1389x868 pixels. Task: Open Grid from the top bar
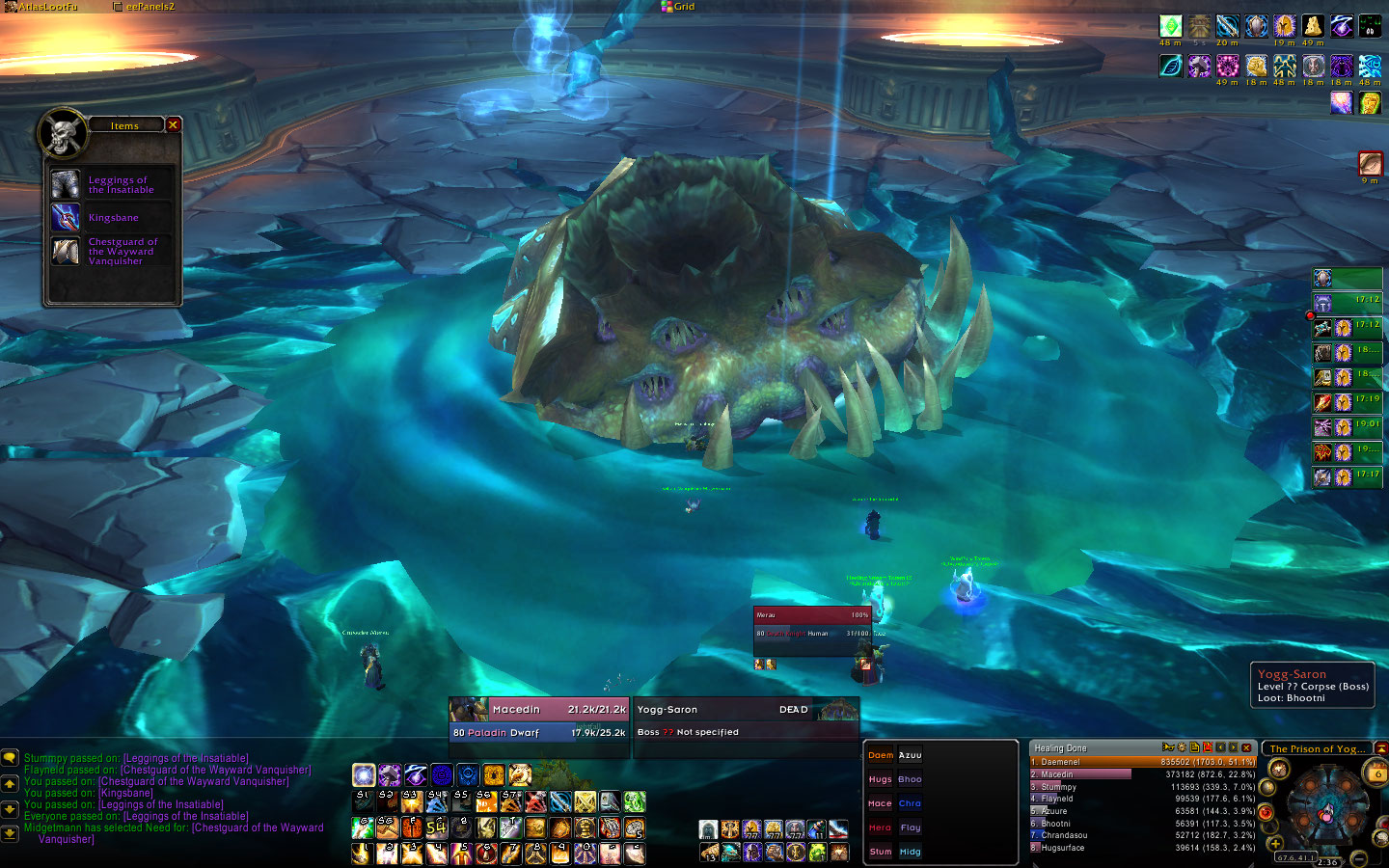click(x=678, y=7)
